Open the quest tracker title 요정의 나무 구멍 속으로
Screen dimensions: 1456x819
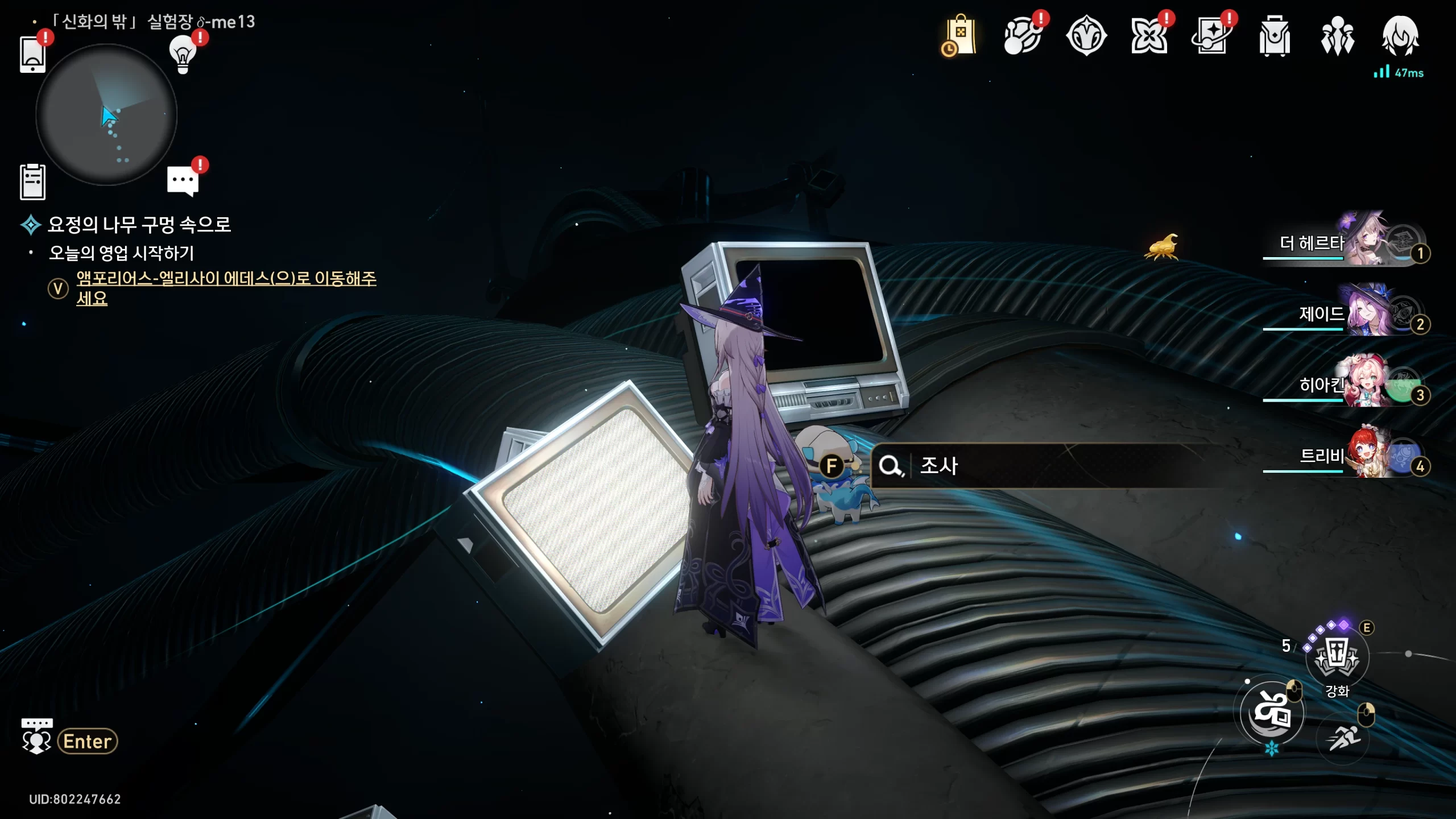click(x=139, y=225)
